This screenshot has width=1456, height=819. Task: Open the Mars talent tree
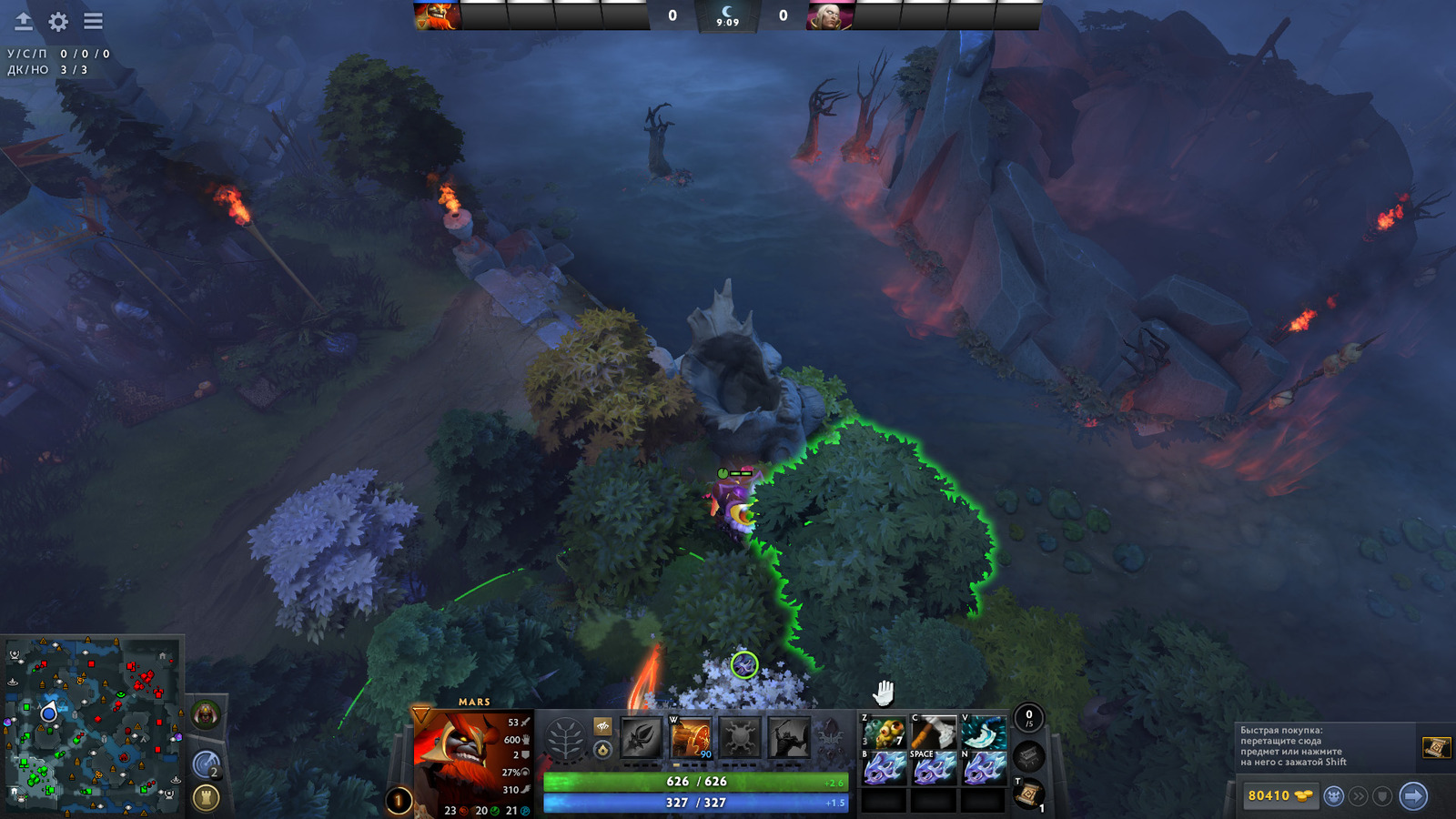565,739
